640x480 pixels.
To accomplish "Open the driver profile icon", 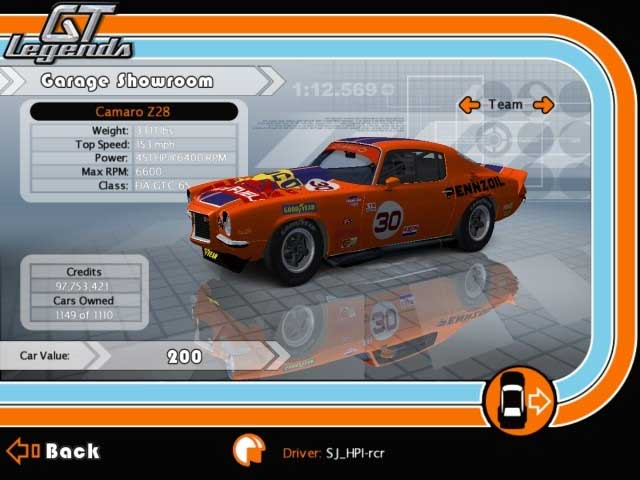I will (x=248, y=451).
